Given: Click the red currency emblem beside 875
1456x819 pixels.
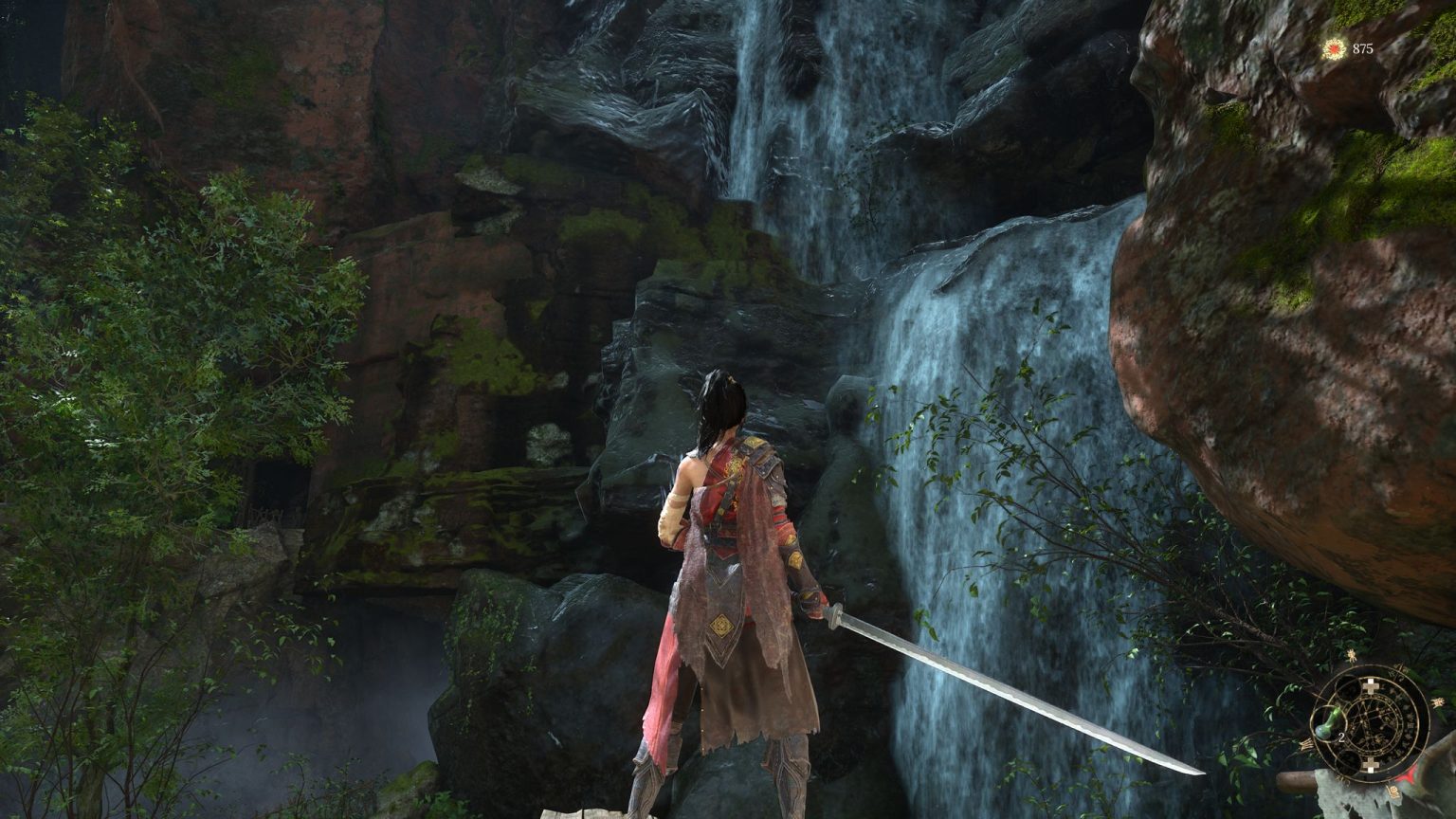Looking at the screenshot, I should click(1334, 49).
